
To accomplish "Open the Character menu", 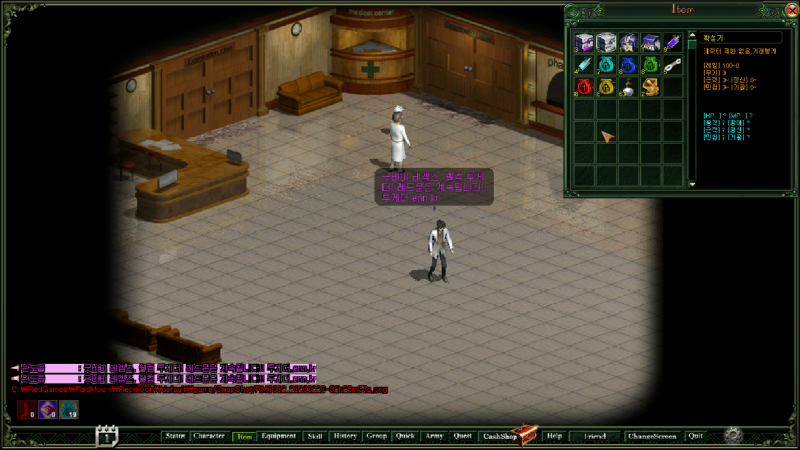I will tap(209, 436).
